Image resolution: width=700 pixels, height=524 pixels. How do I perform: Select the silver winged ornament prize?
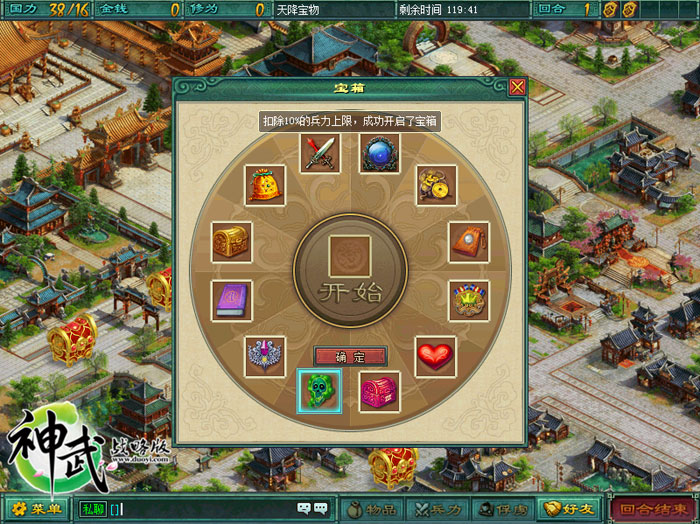pos(265,356)
